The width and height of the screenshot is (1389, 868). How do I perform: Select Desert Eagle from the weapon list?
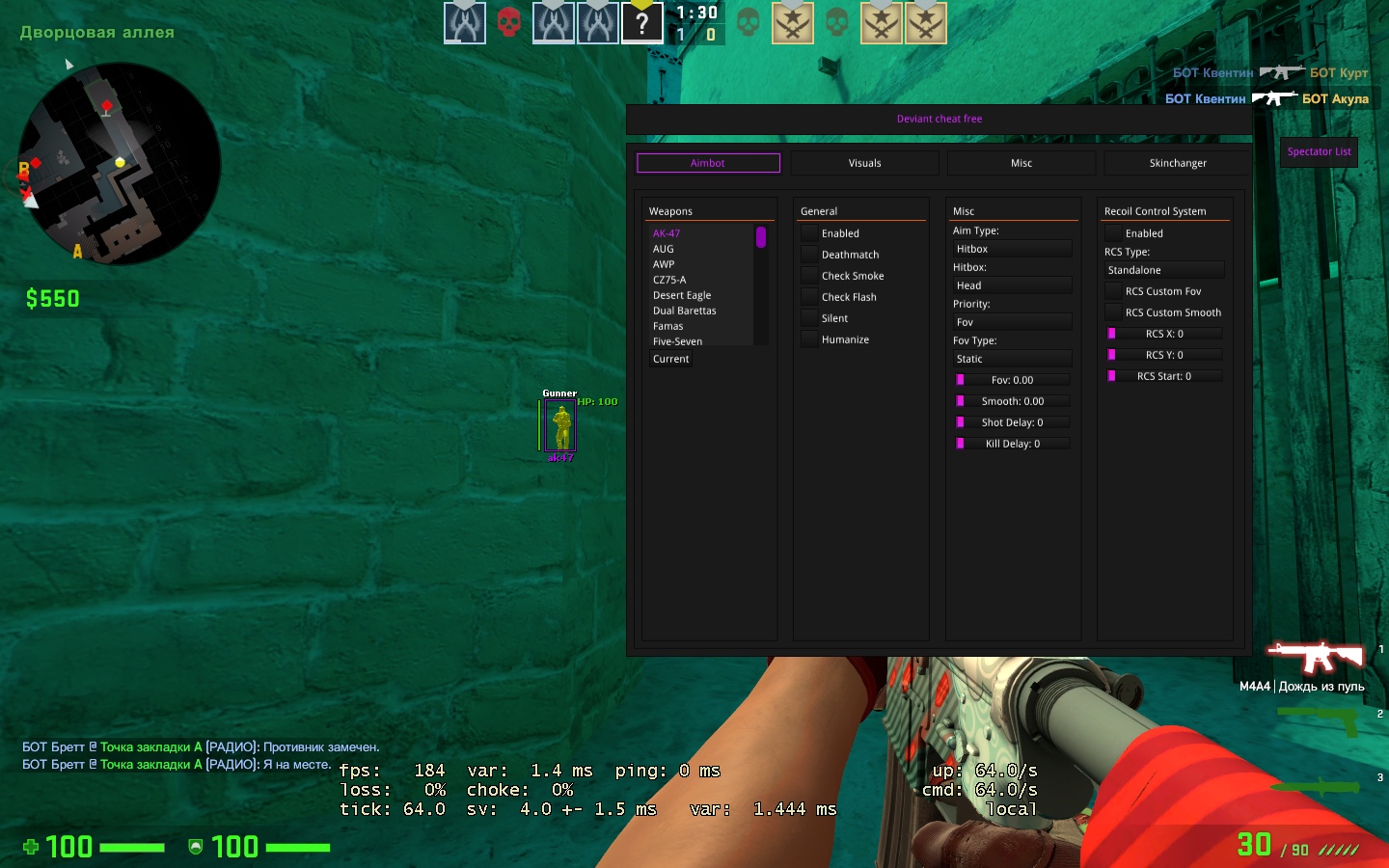(682, 295)
